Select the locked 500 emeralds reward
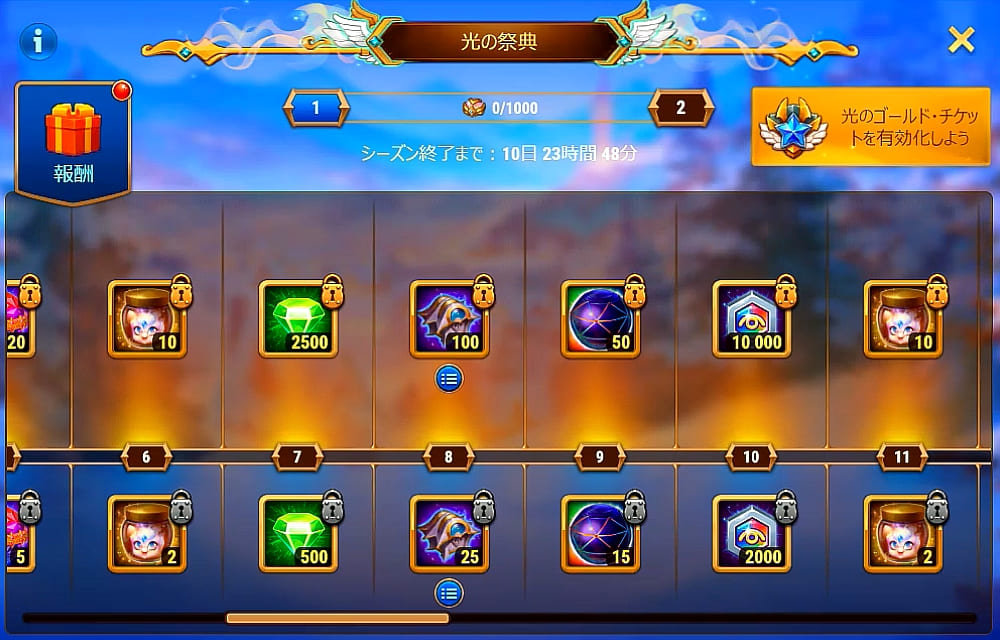The height and width of the screenshot is (640, 1000). pyautogui.click(x=297, y=534)
